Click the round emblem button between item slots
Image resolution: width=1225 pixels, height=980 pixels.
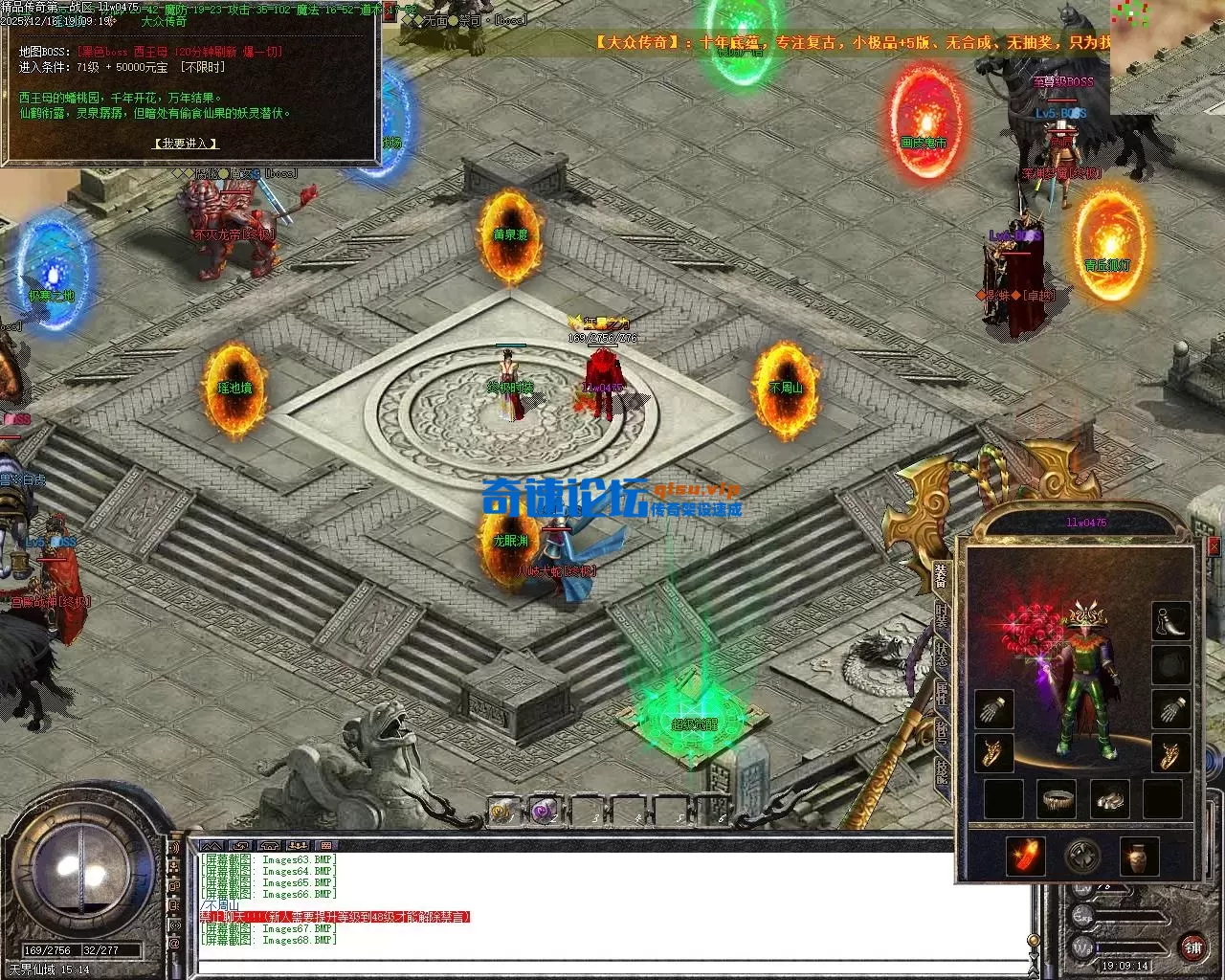1082,856
